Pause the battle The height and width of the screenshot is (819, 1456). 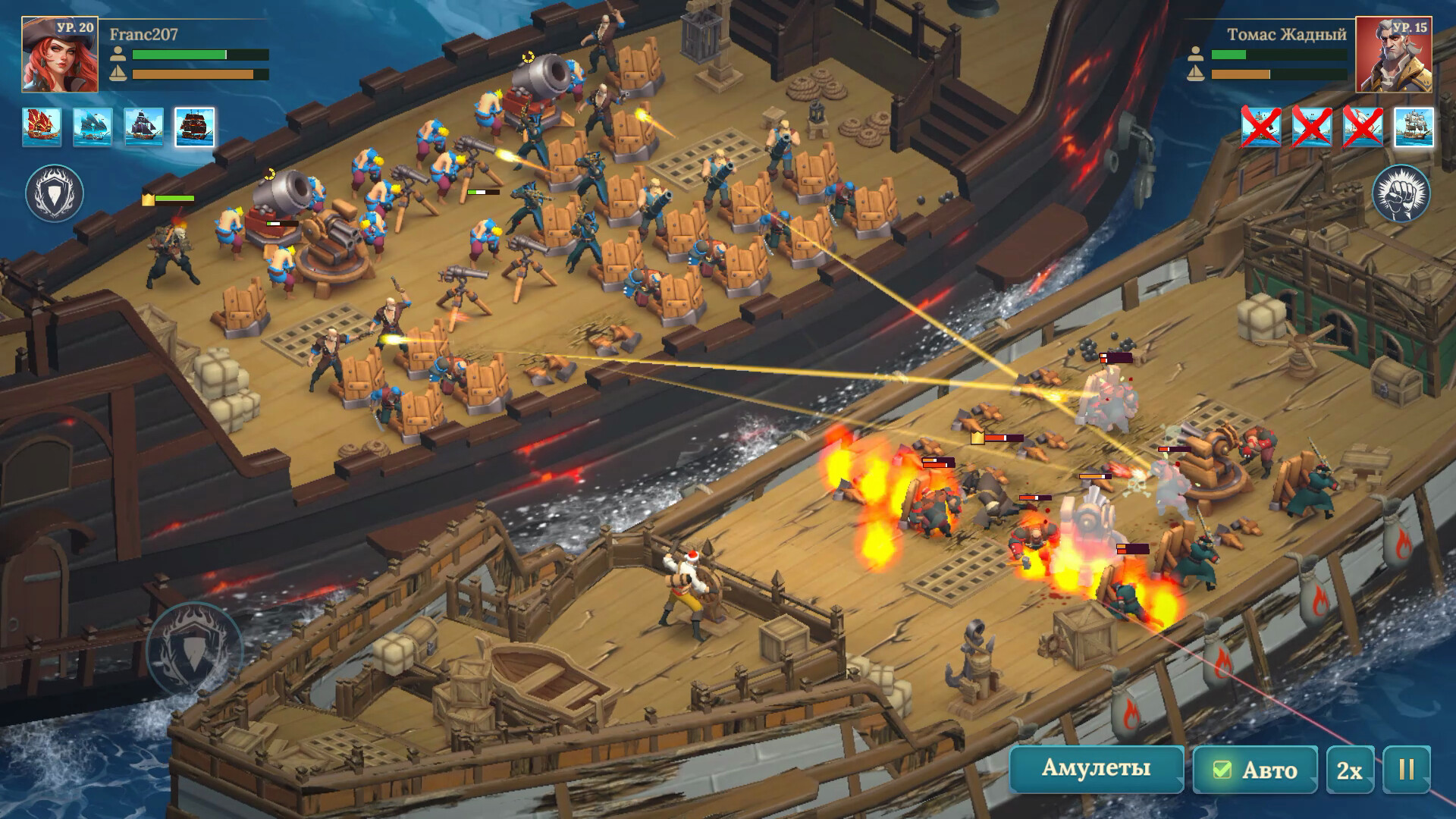[1406, 770]
